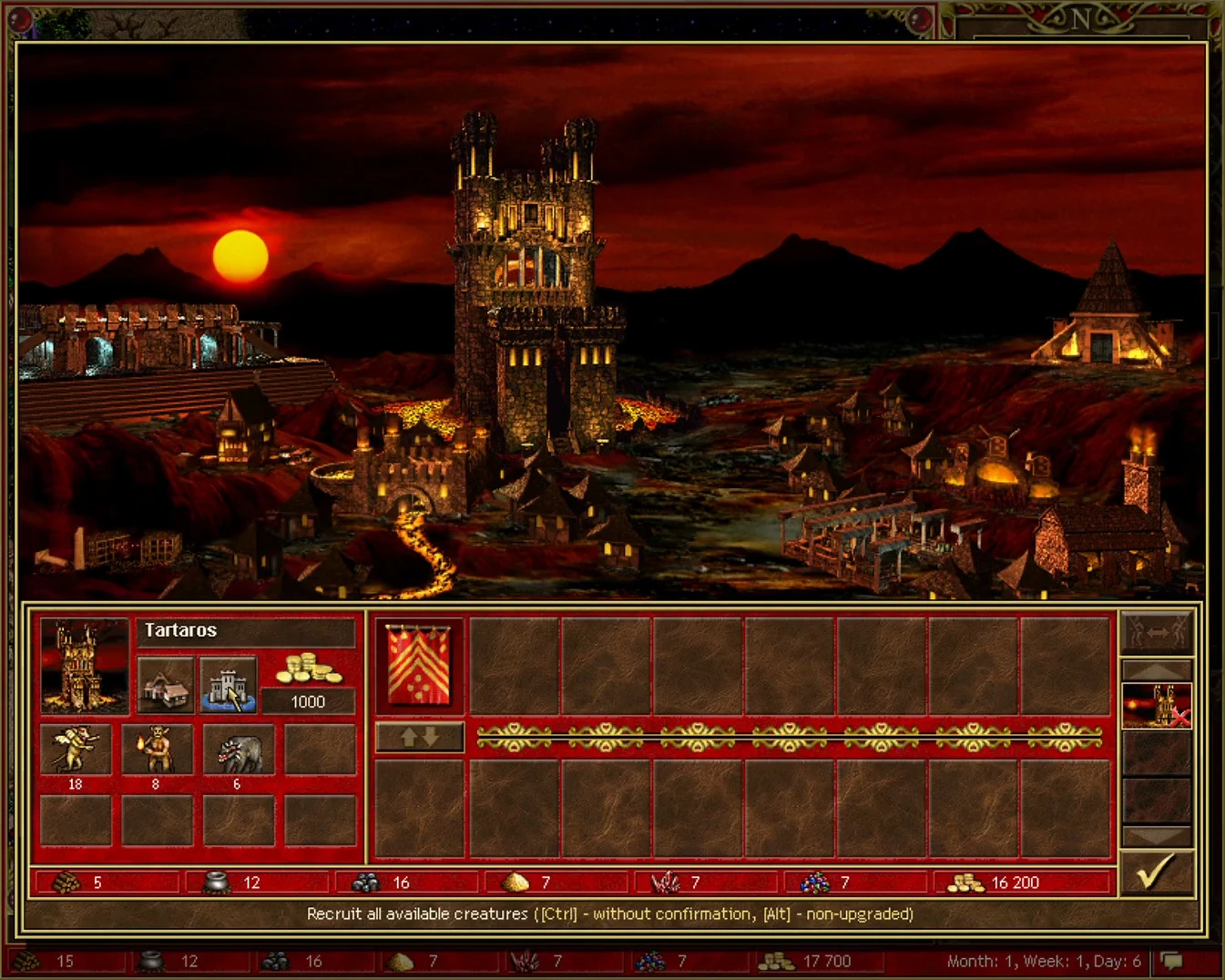This screenshot has height=980, width=1225.
Task: Click the visiting hero's red striped banner
Action: click(x=417, y=667)
